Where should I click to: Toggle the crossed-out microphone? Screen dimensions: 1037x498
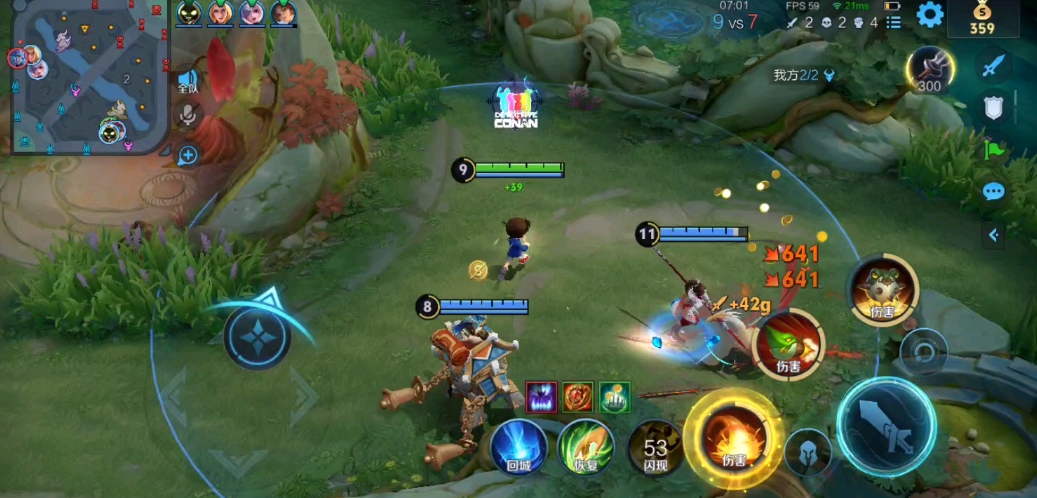pos(187,117)
